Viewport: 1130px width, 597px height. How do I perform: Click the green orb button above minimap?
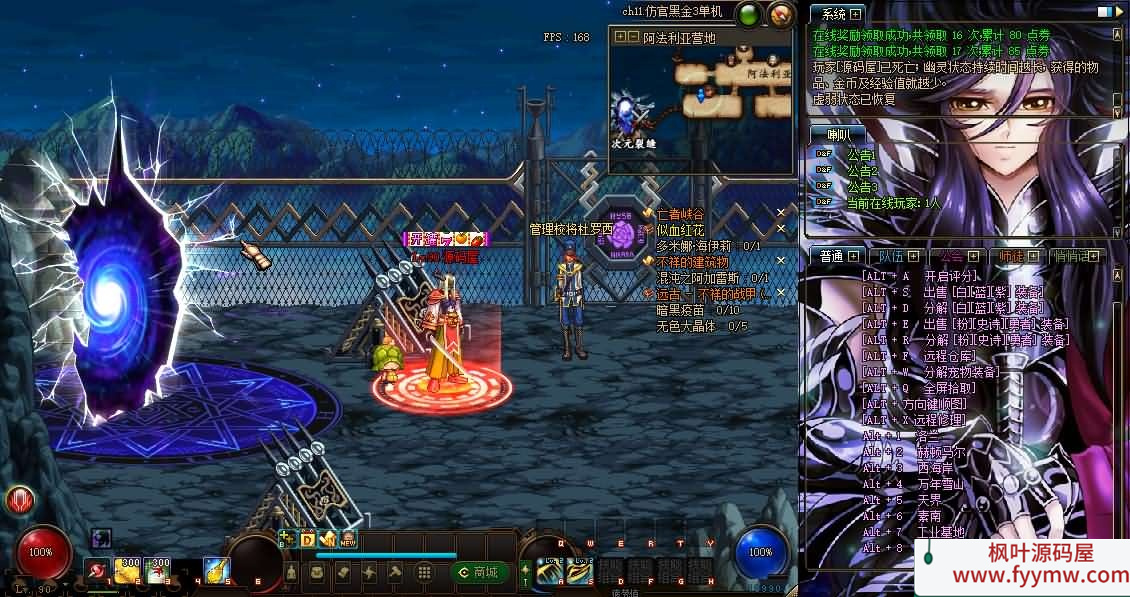[749, 14]
